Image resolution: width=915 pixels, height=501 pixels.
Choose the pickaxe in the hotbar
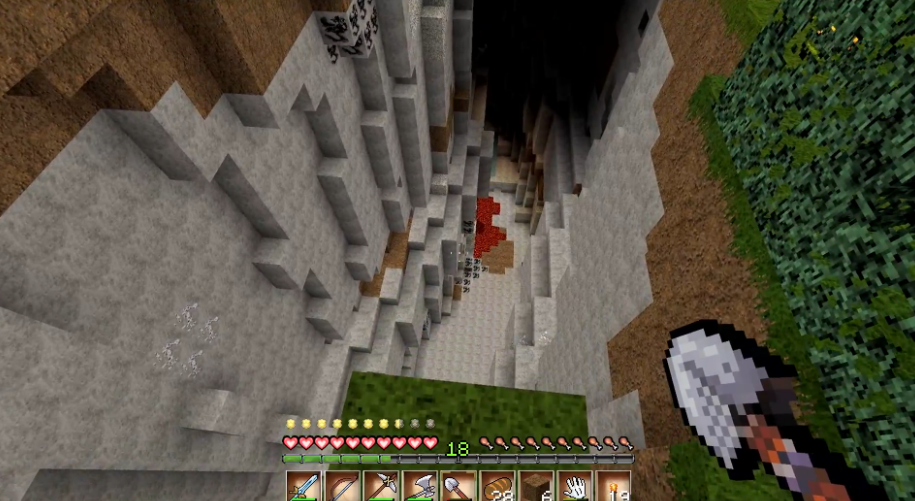[x=381, y=487]
